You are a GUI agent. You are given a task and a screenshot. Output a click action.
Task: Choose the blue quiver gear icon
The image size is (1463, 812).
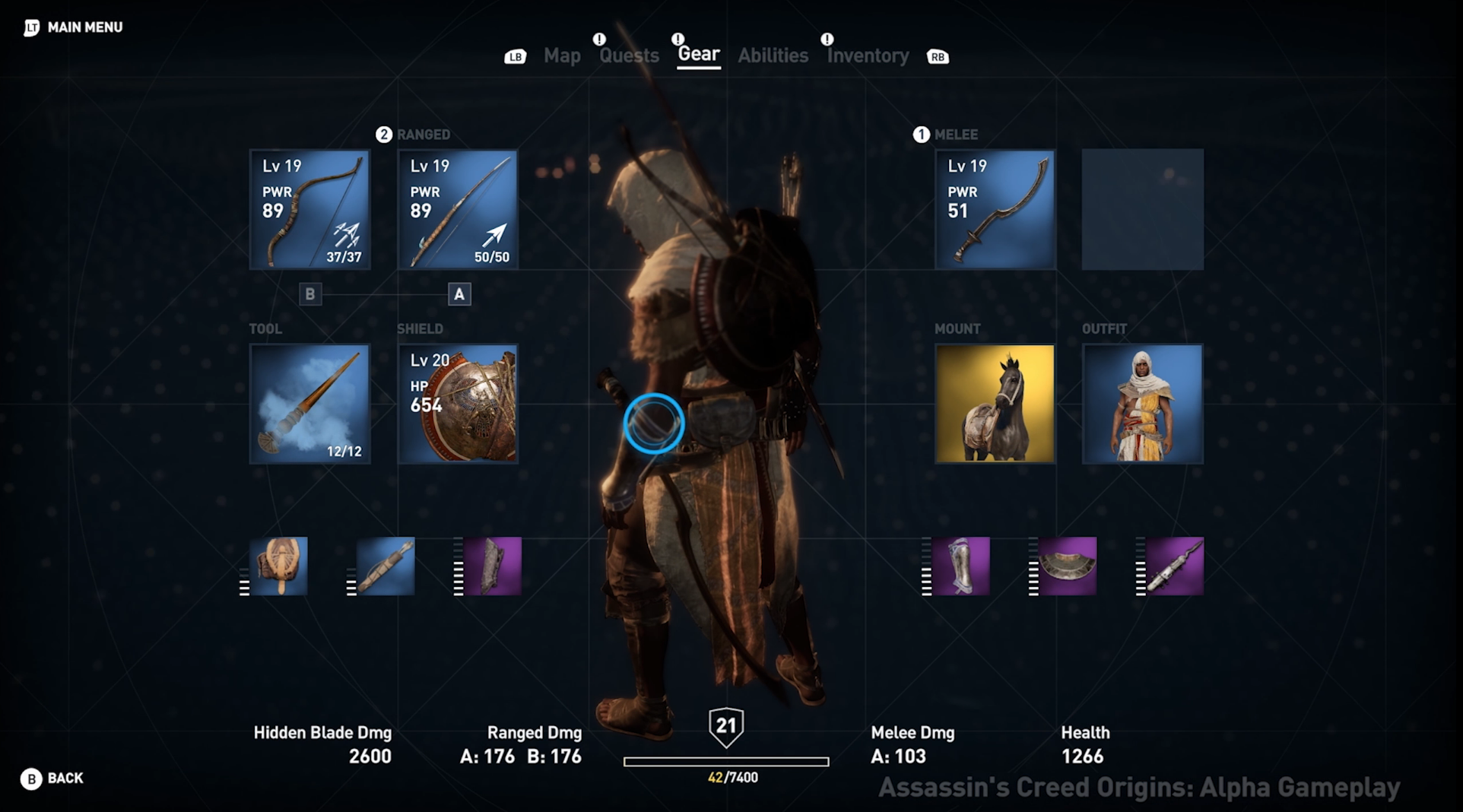[386, 566]
